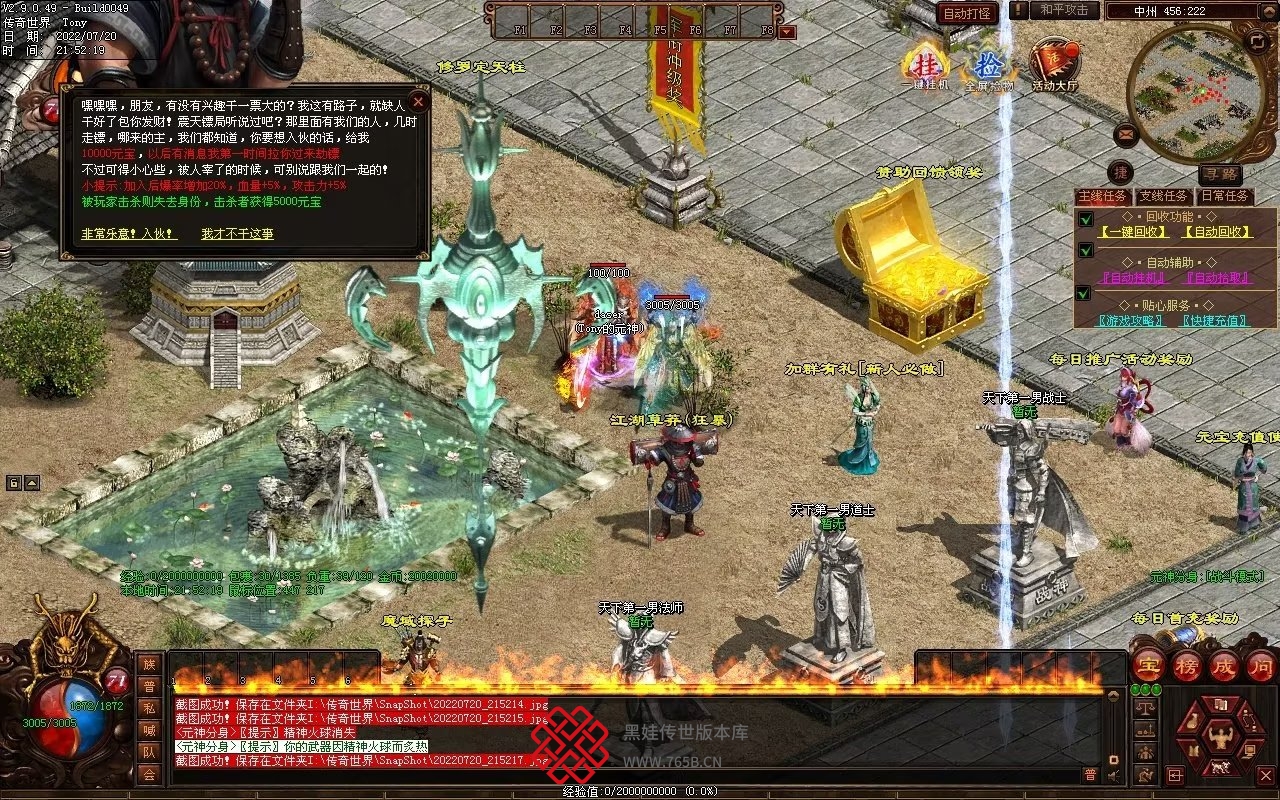1280x800 pixels.
Task: Click the 宝 red round button
Action: 1148,667
